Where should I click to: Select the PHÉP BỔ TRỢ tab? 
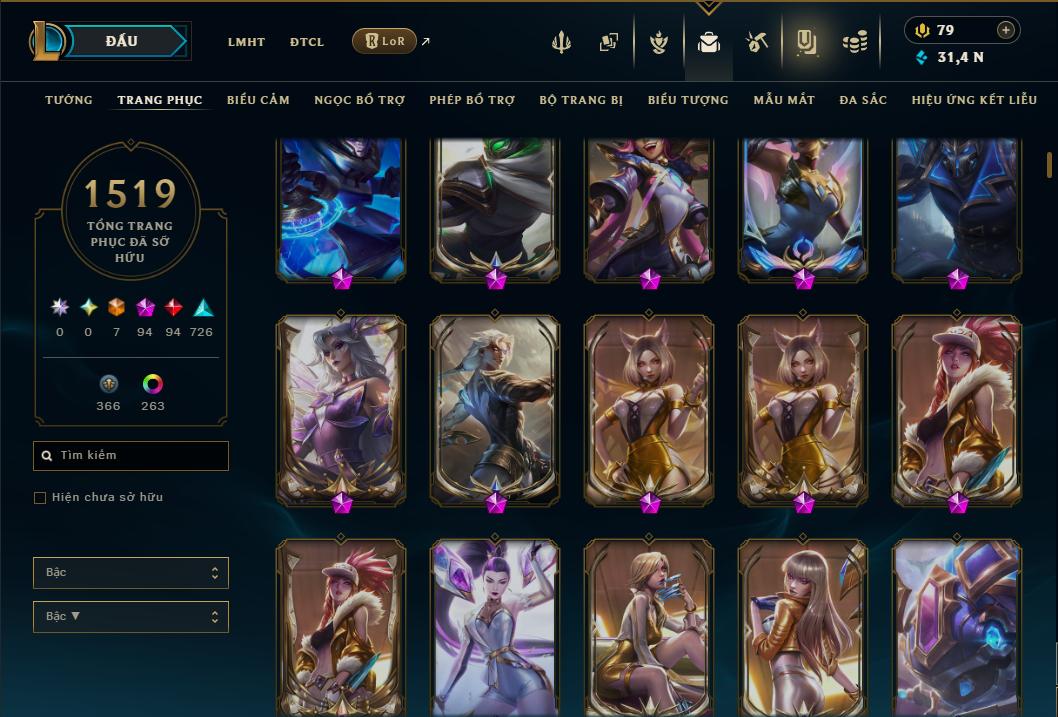[472, 100]
